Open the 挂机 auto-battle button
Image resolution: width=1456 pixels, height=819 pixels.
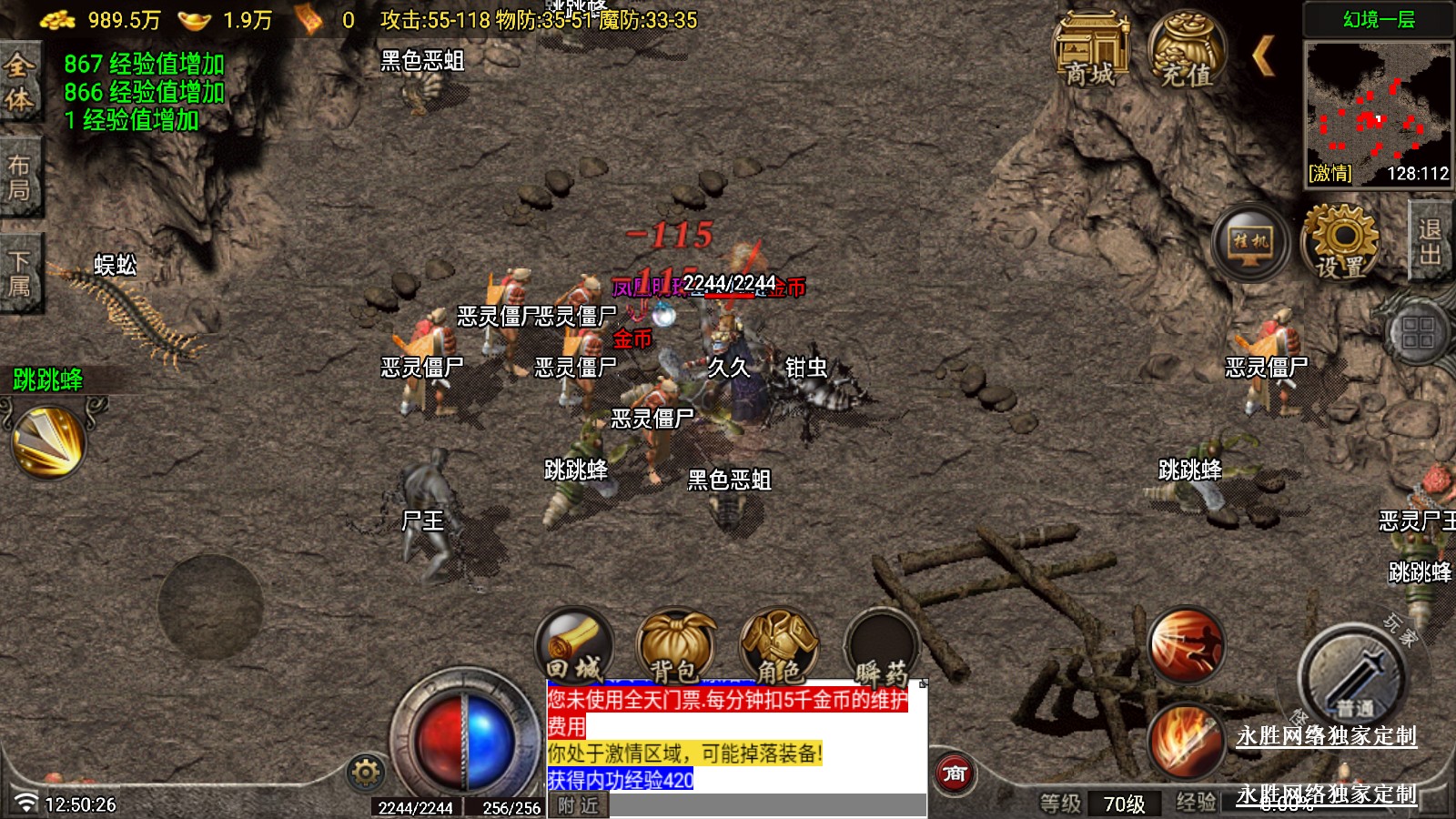tap(1250, 244)
